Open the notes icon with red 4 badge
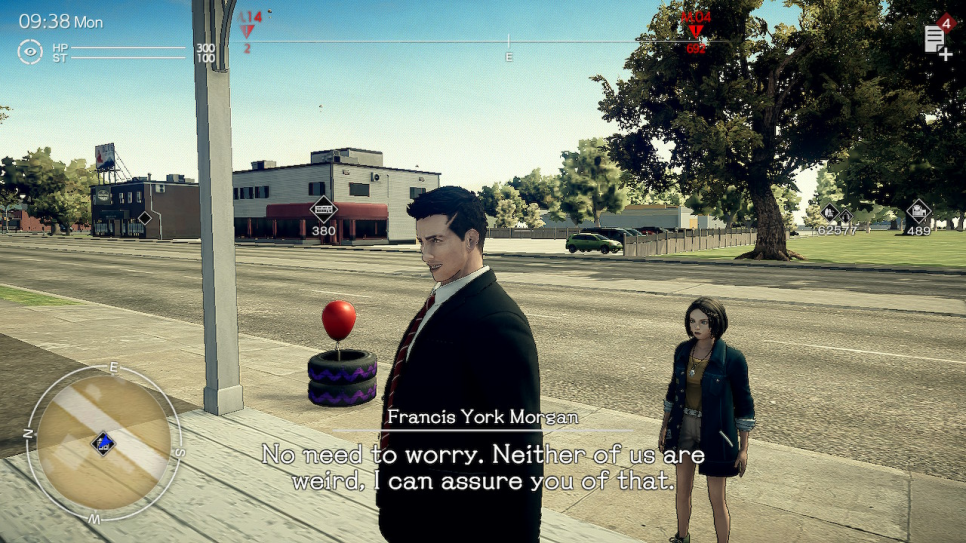966x543 pixels. tap(936, 40)
